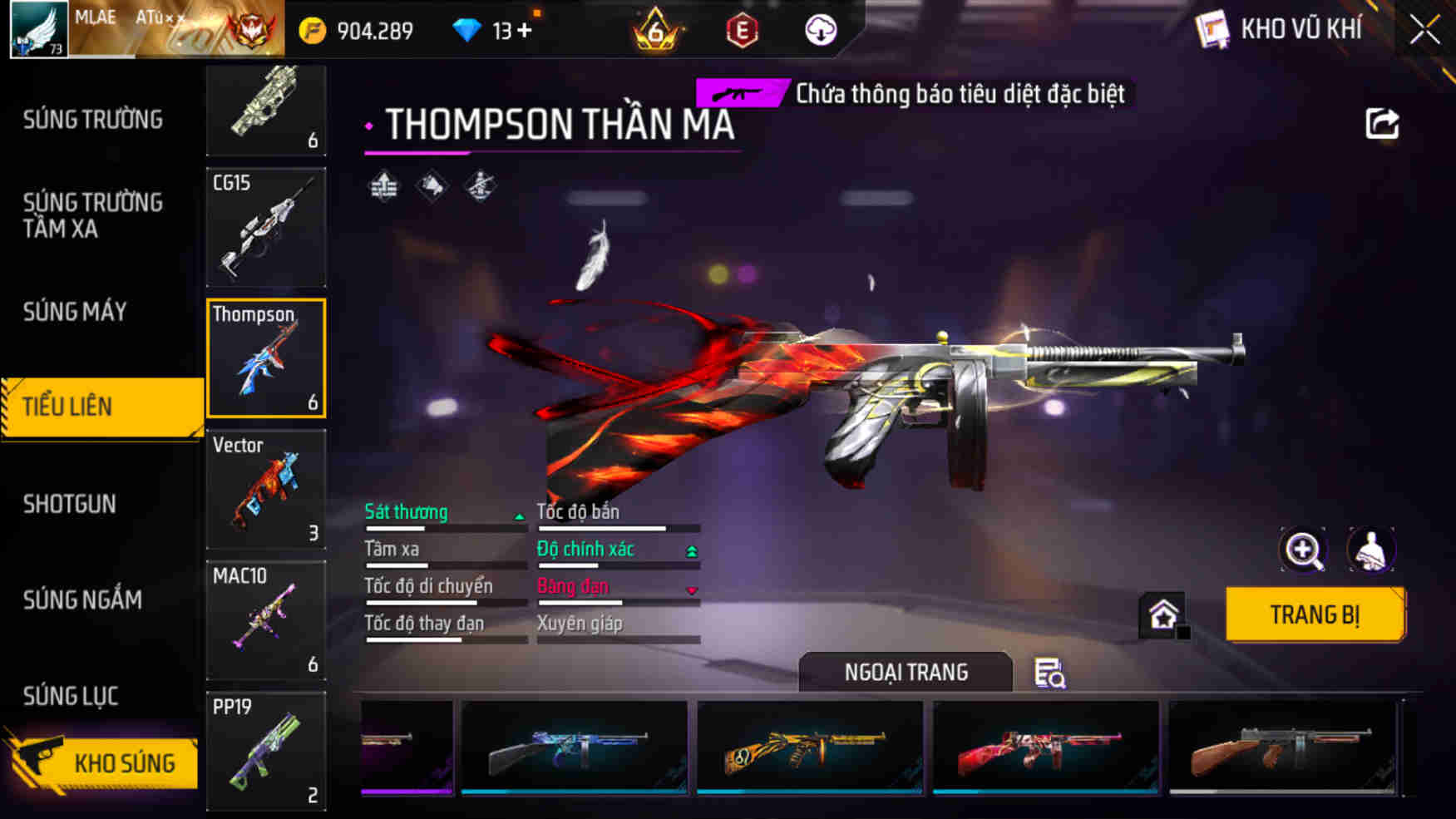
Task: Open the magnifier zoom preview icon
Action: point(1304,550)
